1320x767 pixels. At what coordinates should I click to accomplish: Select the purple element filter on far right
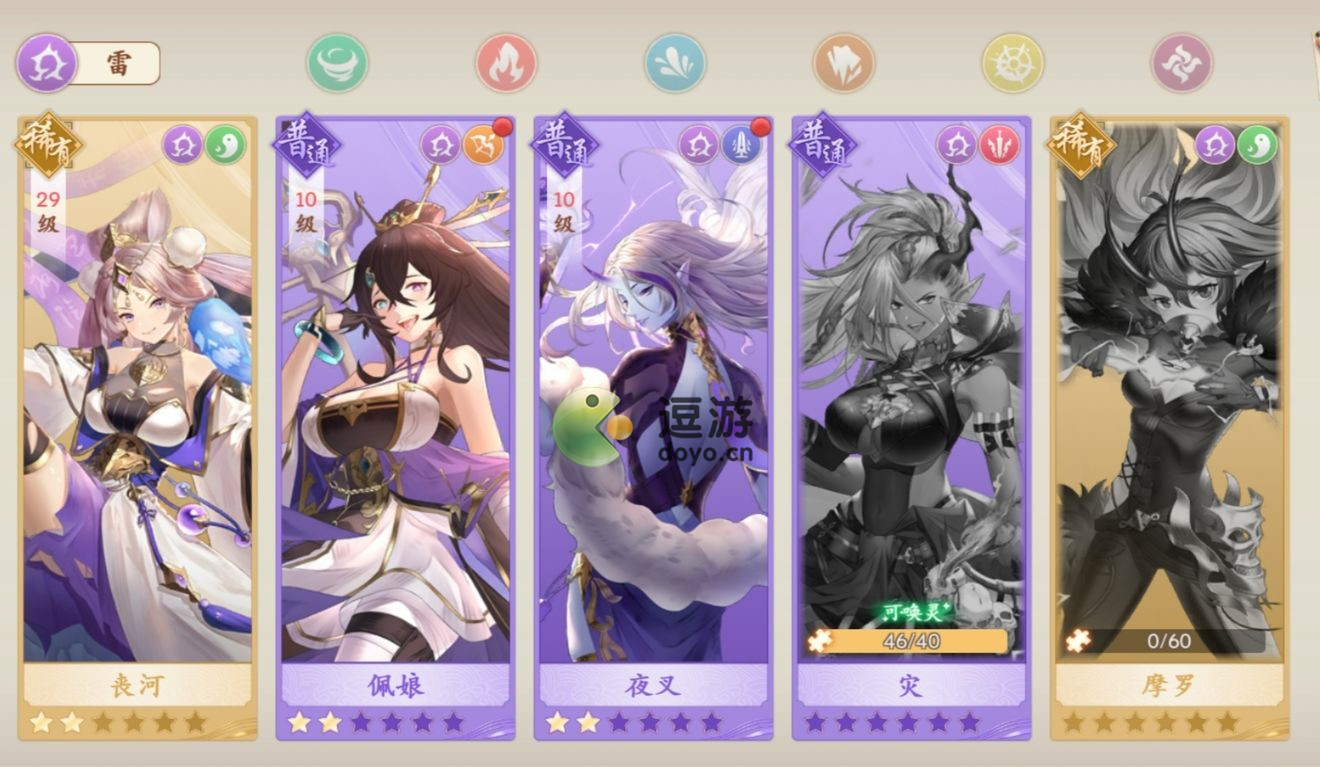coord(1180,62)
